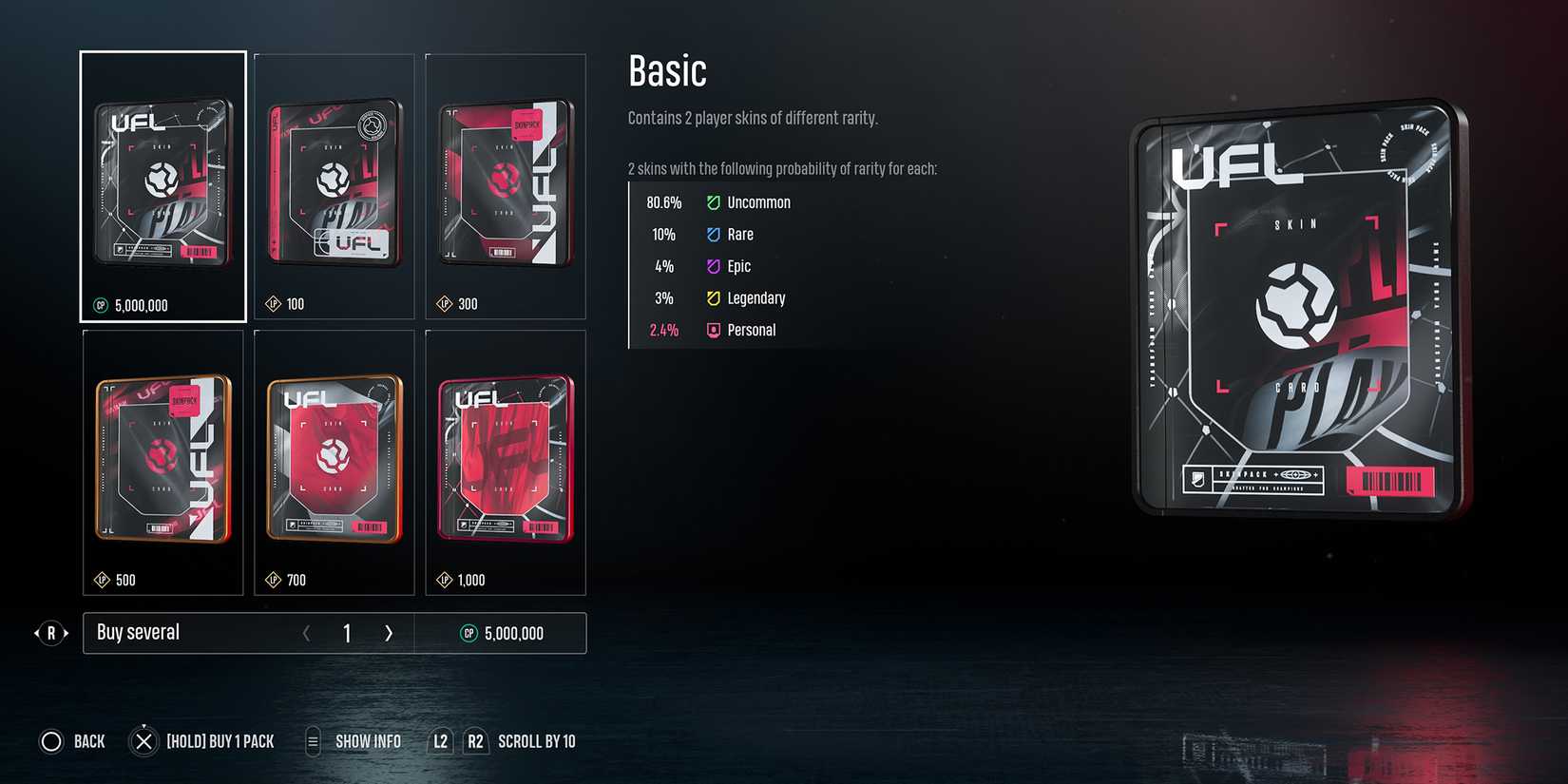The image size is (1568, 784).
Task: Click the Show Info icon
Action: click(x=312, y=741)
